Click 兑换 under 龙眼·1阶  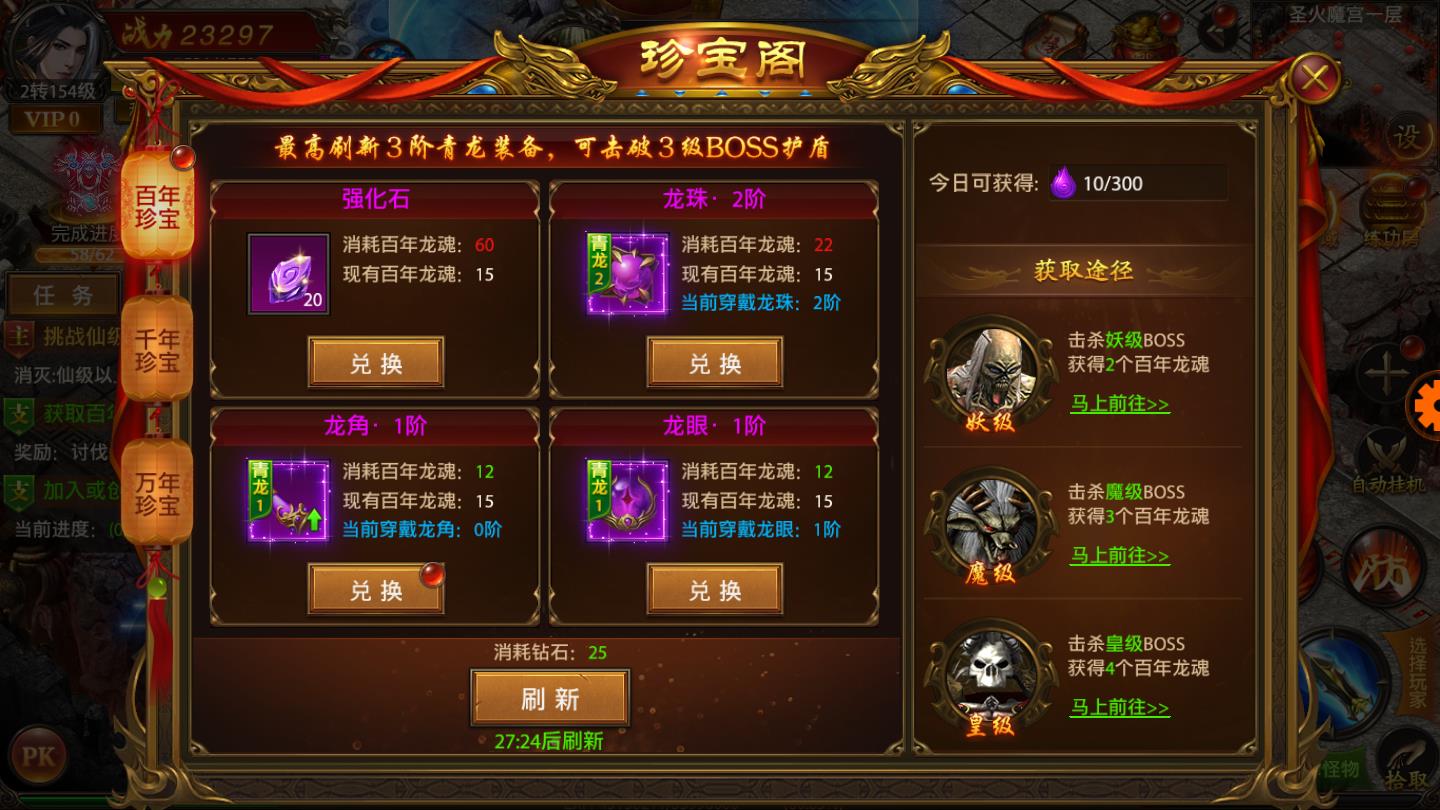pyautogui.click(x=713, y=590)
